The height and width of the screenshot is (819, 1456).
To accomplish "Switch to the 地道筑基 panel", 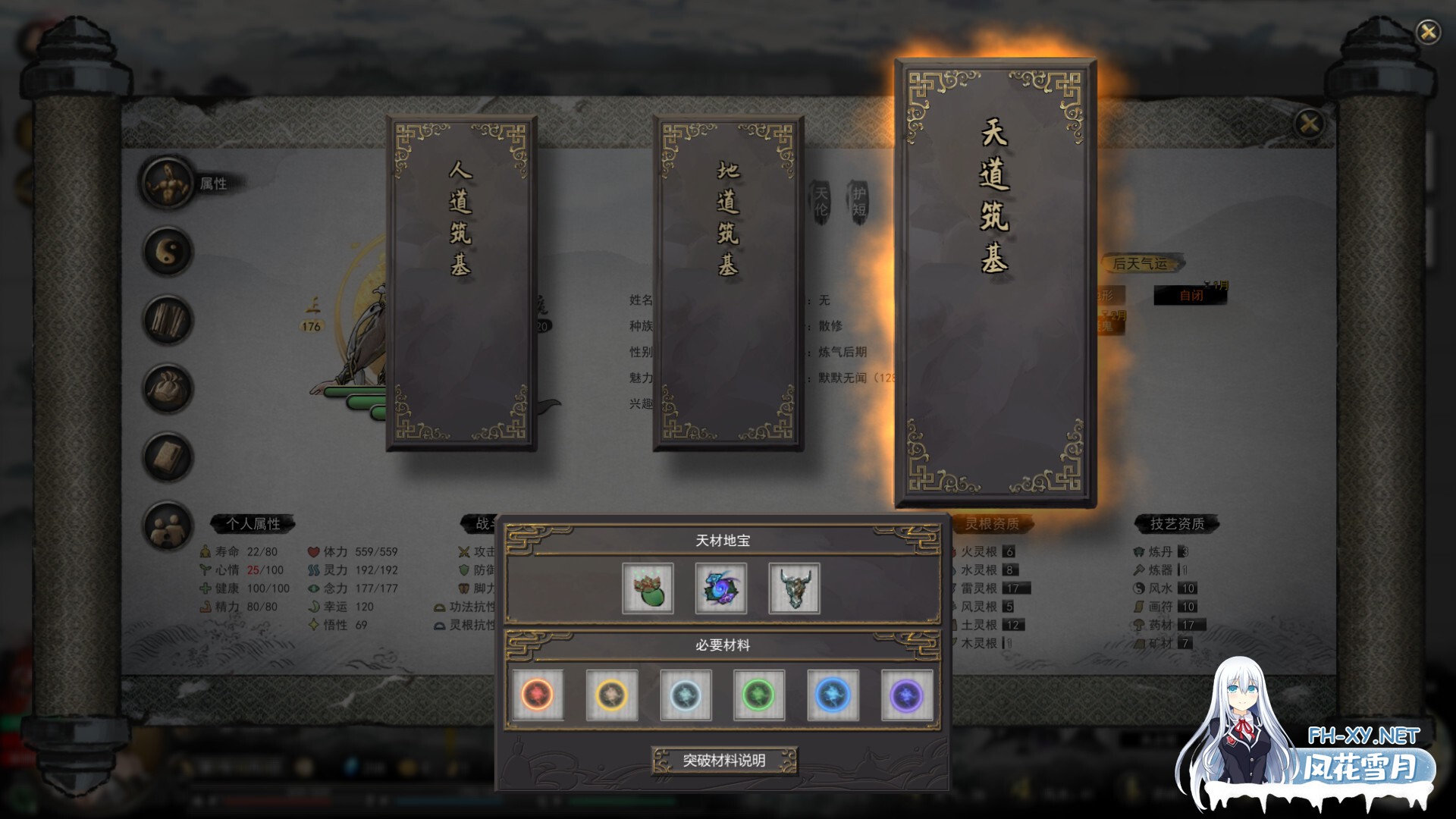I will pyautogui.click(x=728, y=281).
